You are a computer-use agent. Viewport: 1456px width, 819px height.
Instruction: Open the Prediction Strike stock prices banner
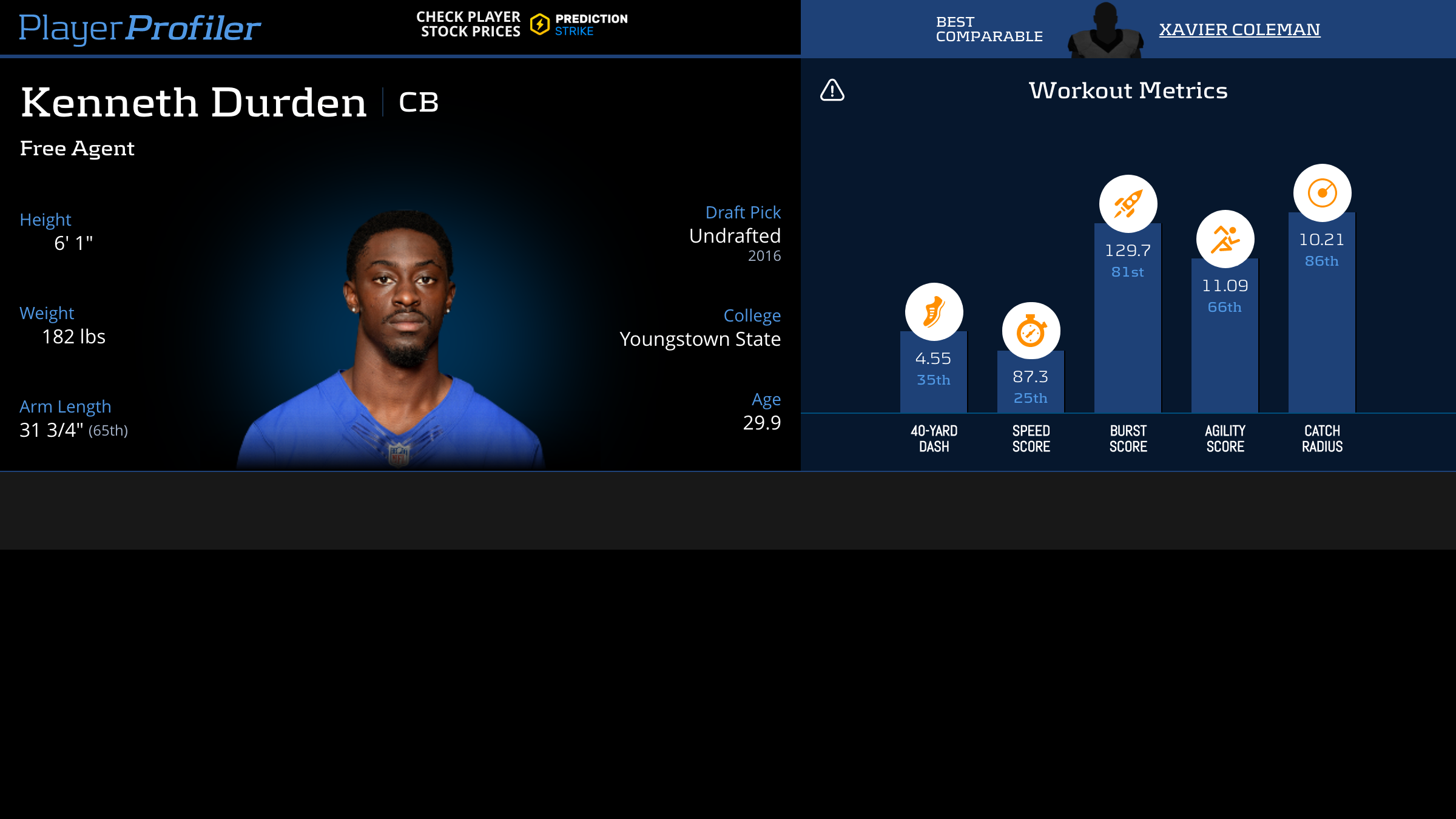pyautogui.click(x=522, y=24)
